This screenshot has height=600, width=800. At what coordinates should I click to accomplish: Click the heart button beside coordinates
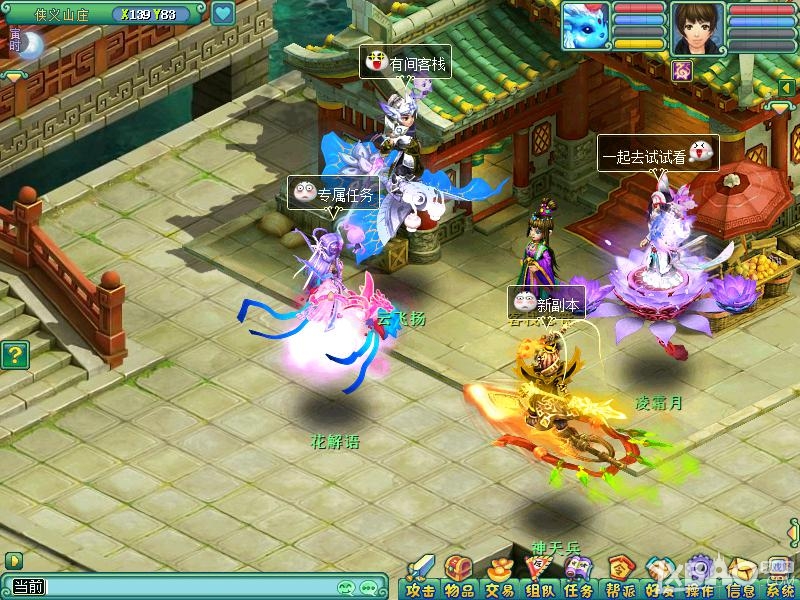(x=223, y=14)
